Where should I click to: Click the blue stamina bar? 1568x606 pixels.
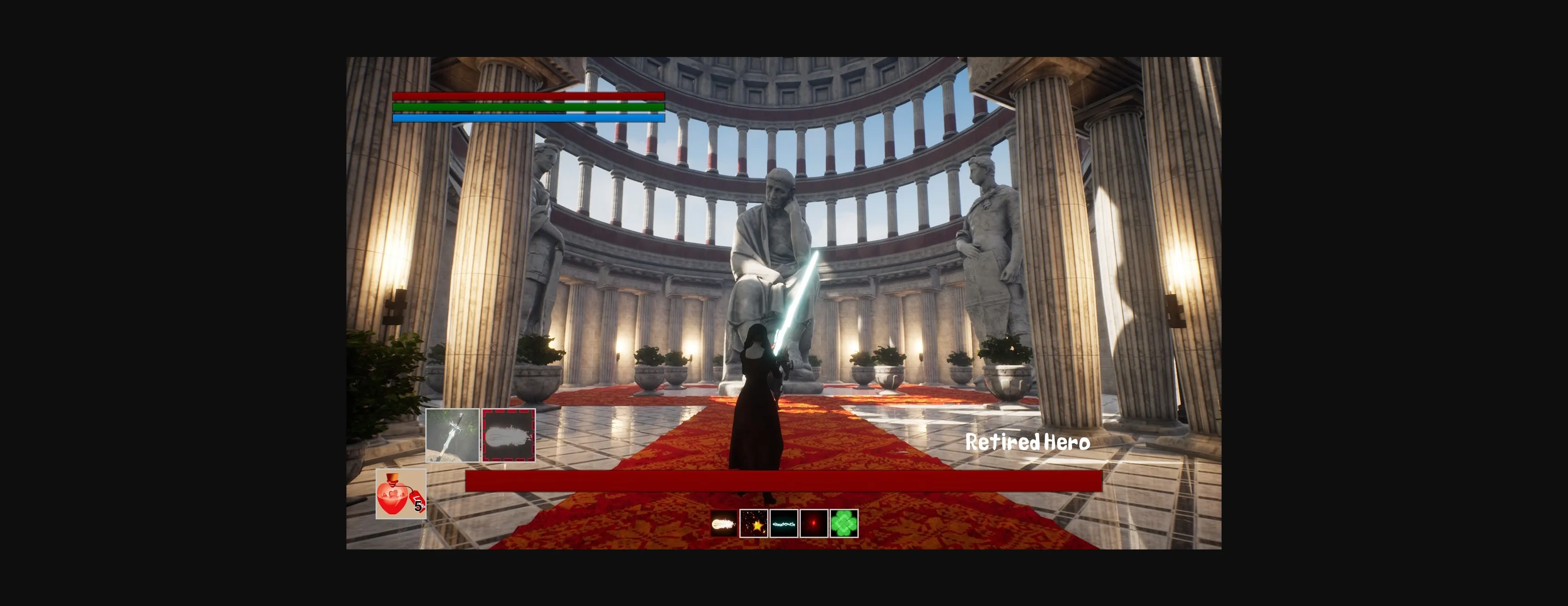point(528,119)
